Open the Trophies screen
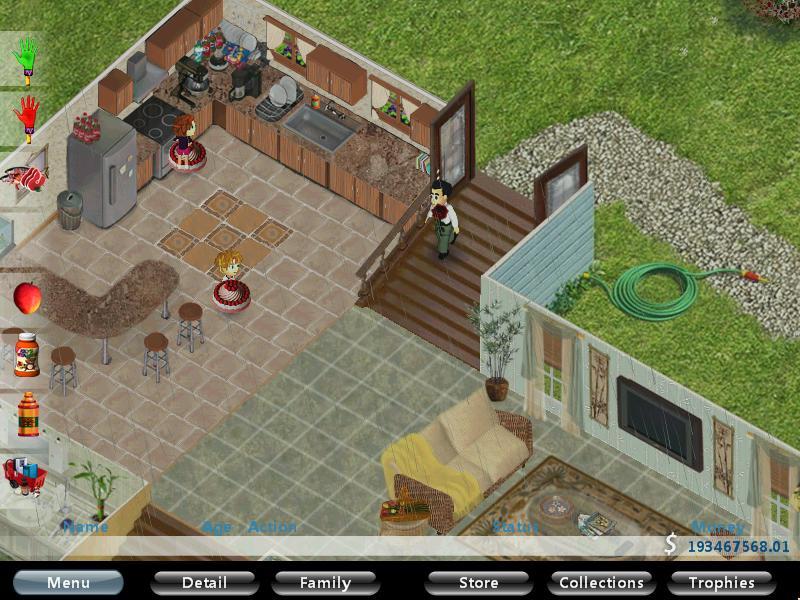This screenshot has width=800, height=600. (721, 582)
